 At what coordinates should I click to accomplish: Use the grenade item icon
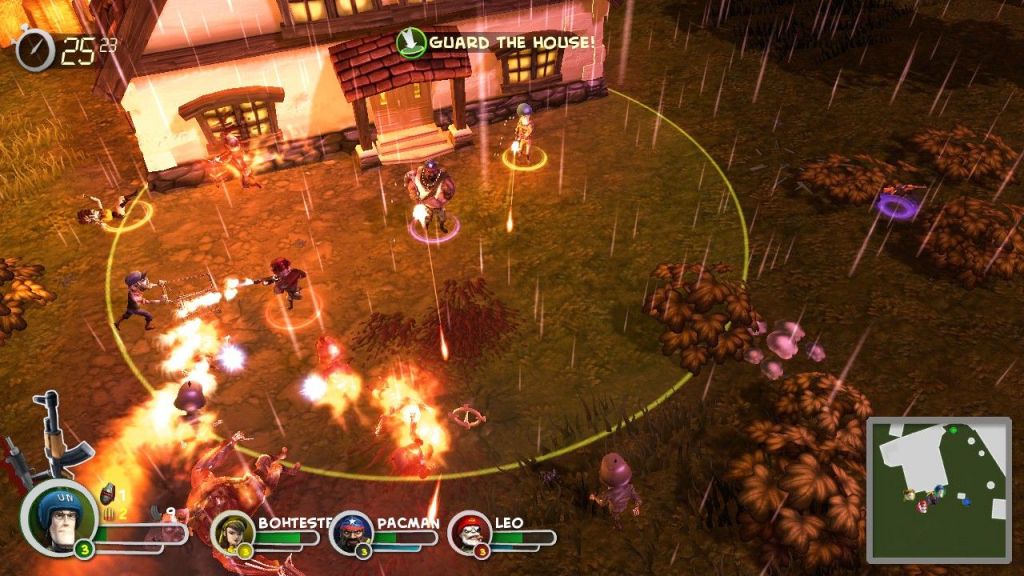tap(108, 495)
